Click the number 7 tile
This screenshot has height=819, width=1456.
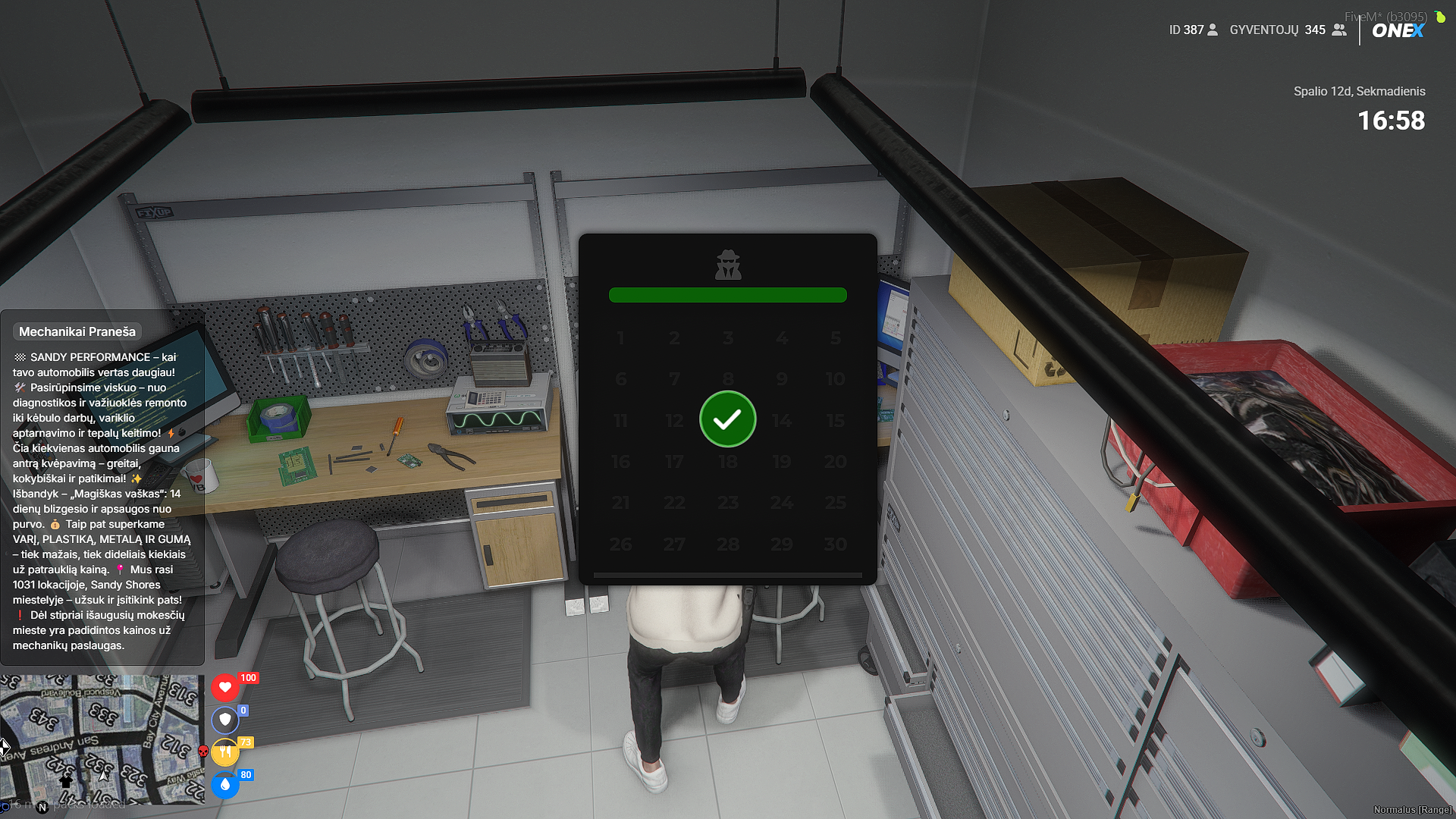coord(673,379)
